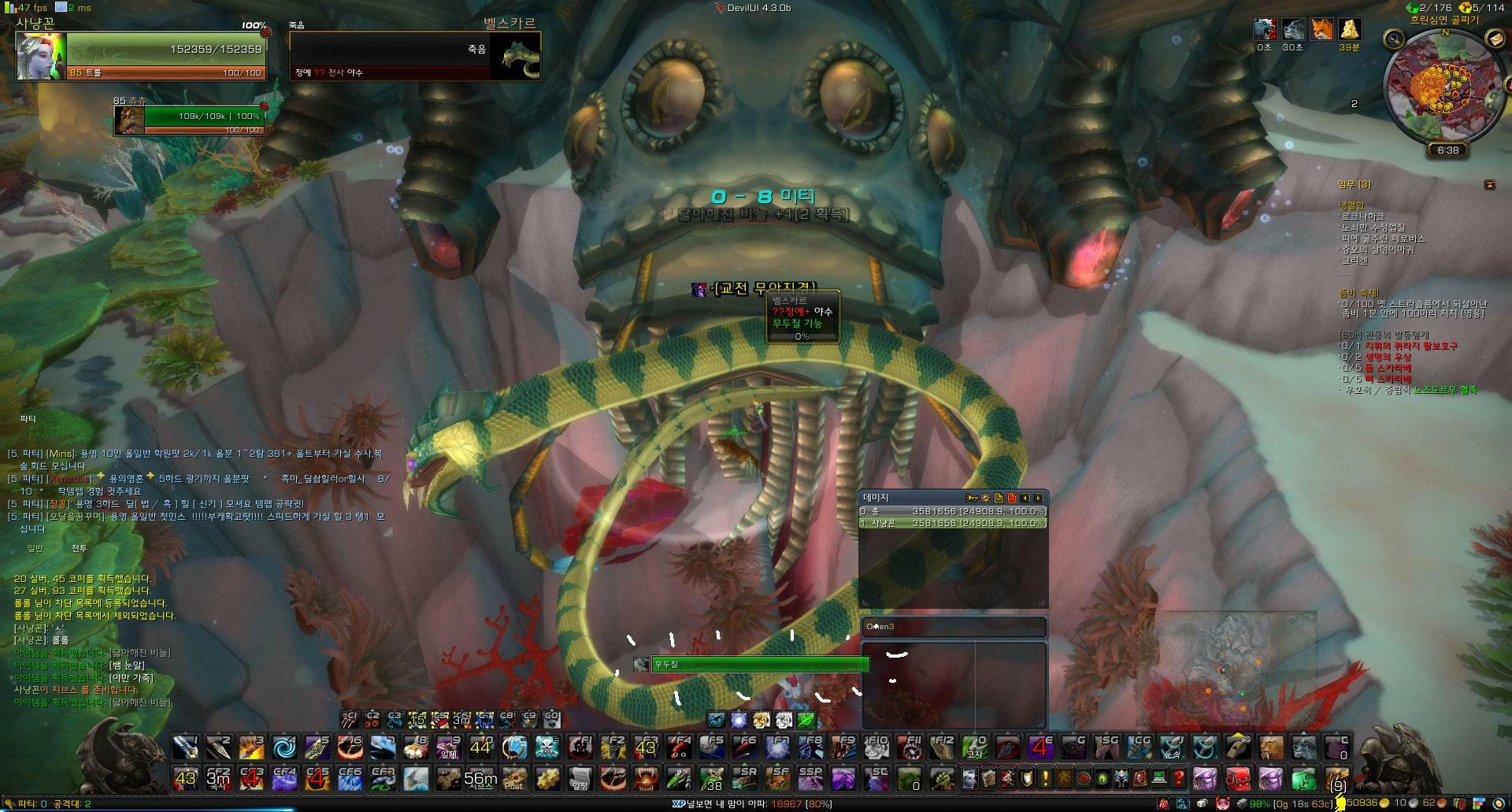Viewport: 1512px width, 812px height.
Task: Click the Belskar target frame portrait
Action: pos(515,56)
